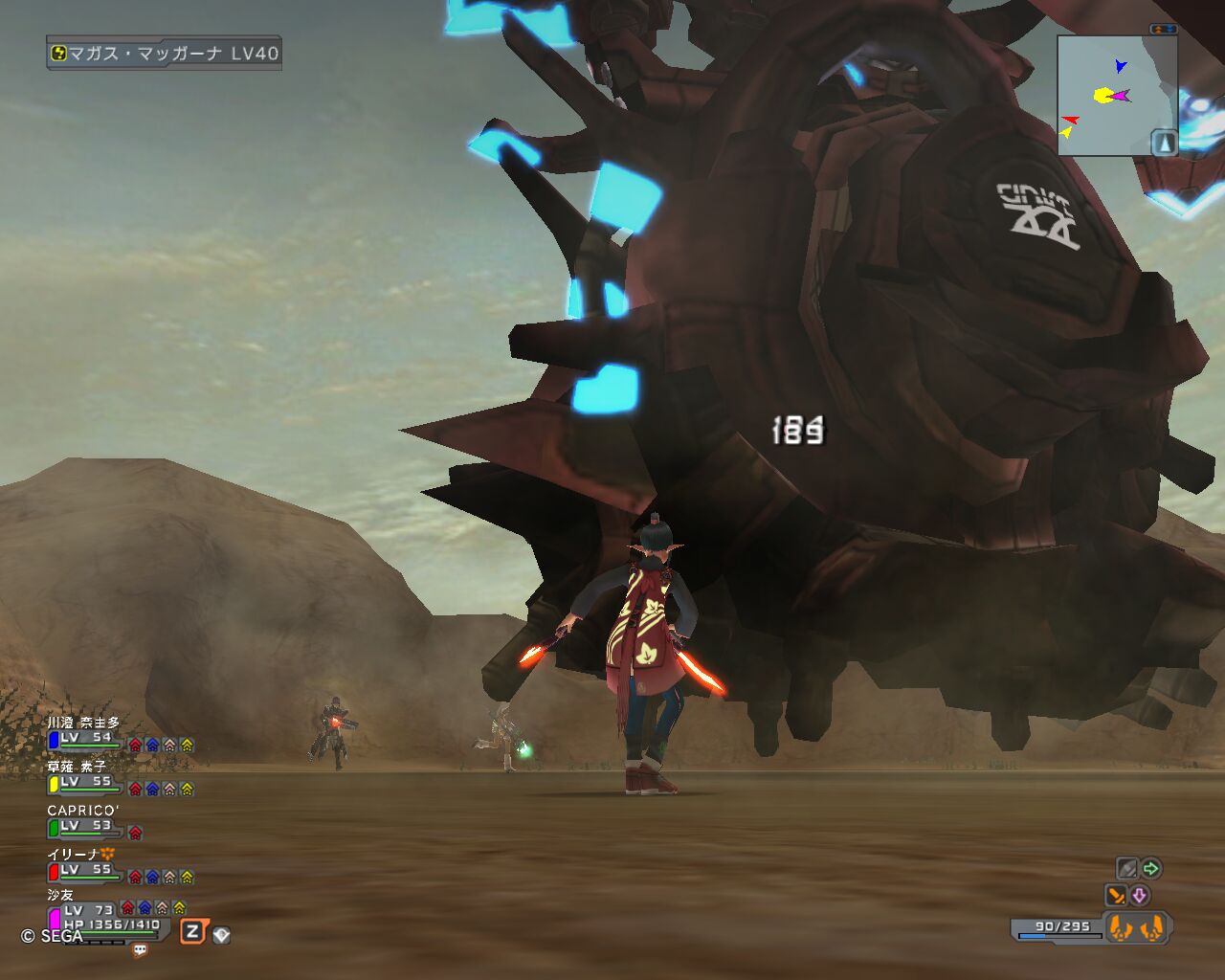Click the small indicator above the minimap
The height and width of the screenshot is (980, 1225).
click(x=1164, y=30)
